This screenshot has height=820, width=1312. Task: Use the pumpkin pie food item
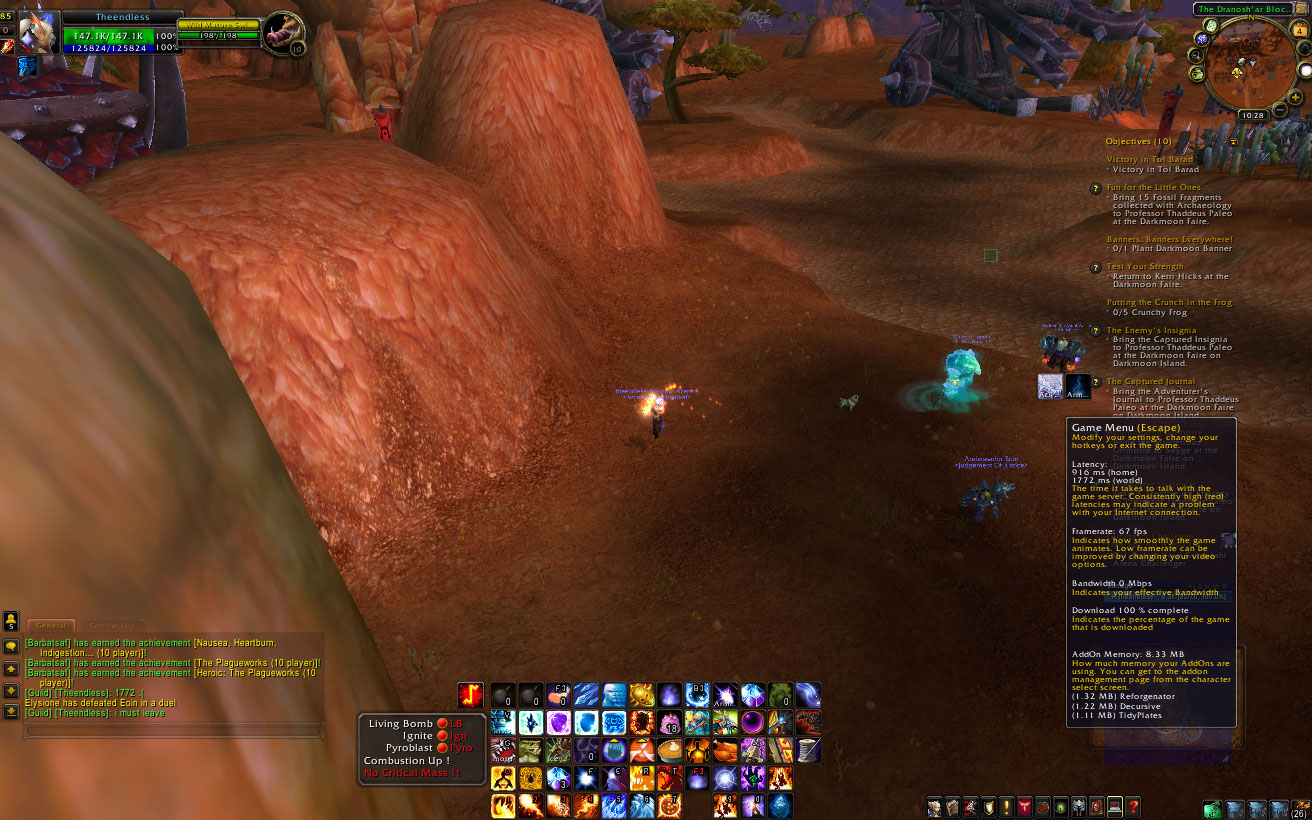[x=668, y=750]
